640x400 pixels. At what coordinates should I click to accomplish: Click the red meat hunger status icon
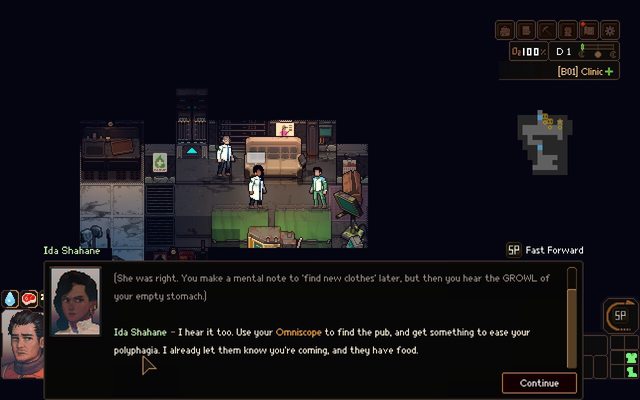(x=29, y=298)
